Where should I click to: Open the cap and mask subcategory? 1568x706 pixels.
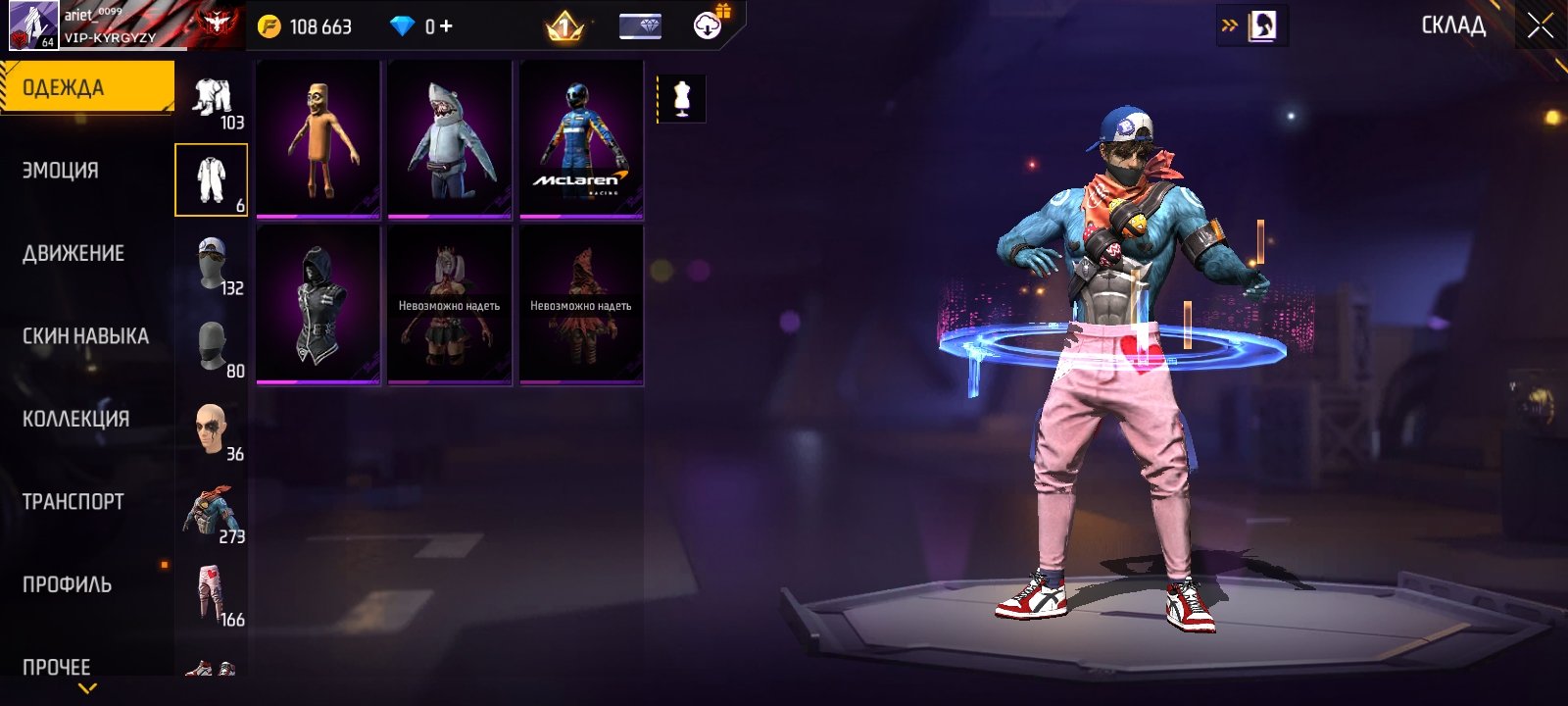coord(212,264)
